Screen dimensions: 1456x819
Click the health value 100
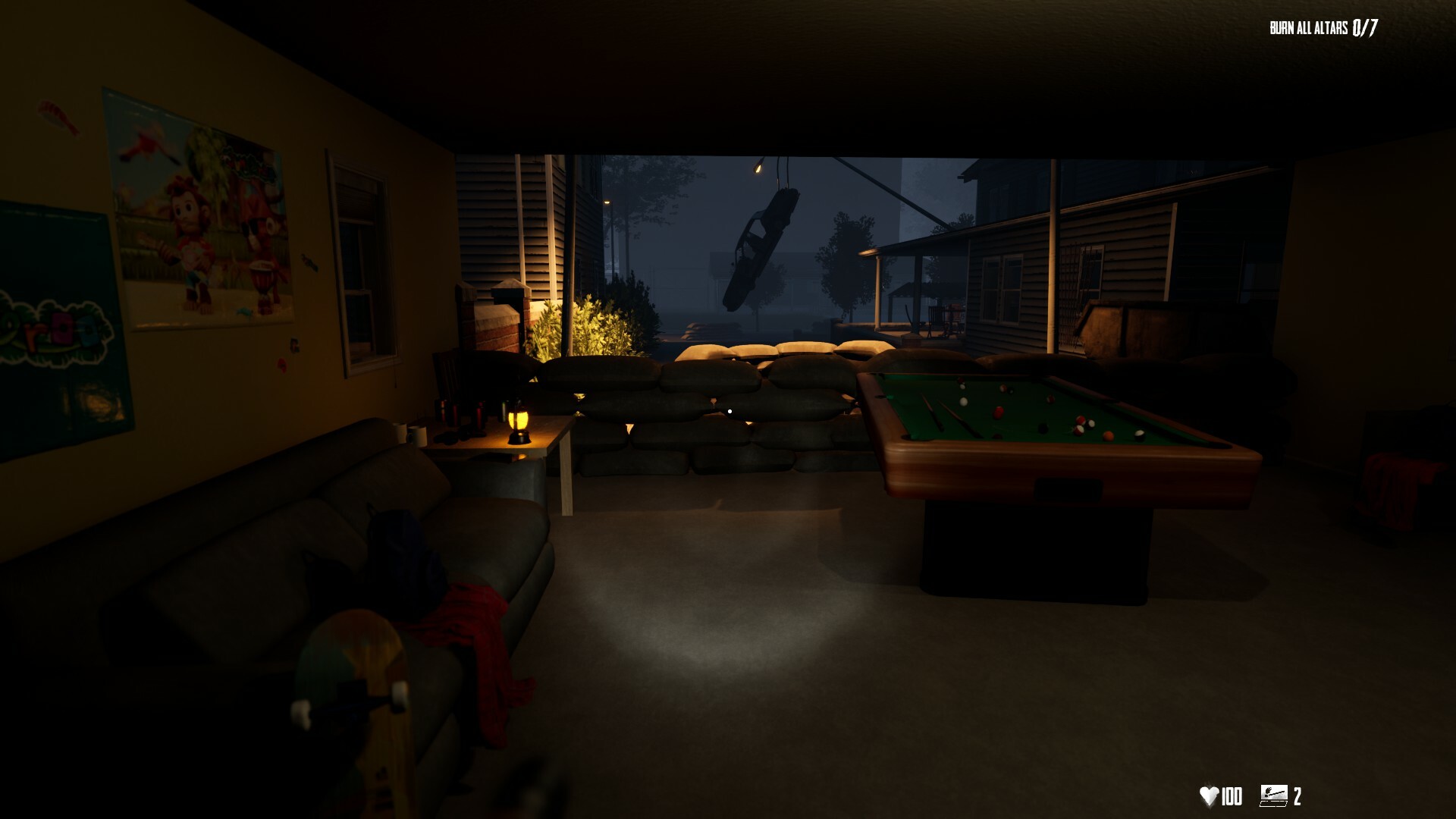tap(1232, 794)
